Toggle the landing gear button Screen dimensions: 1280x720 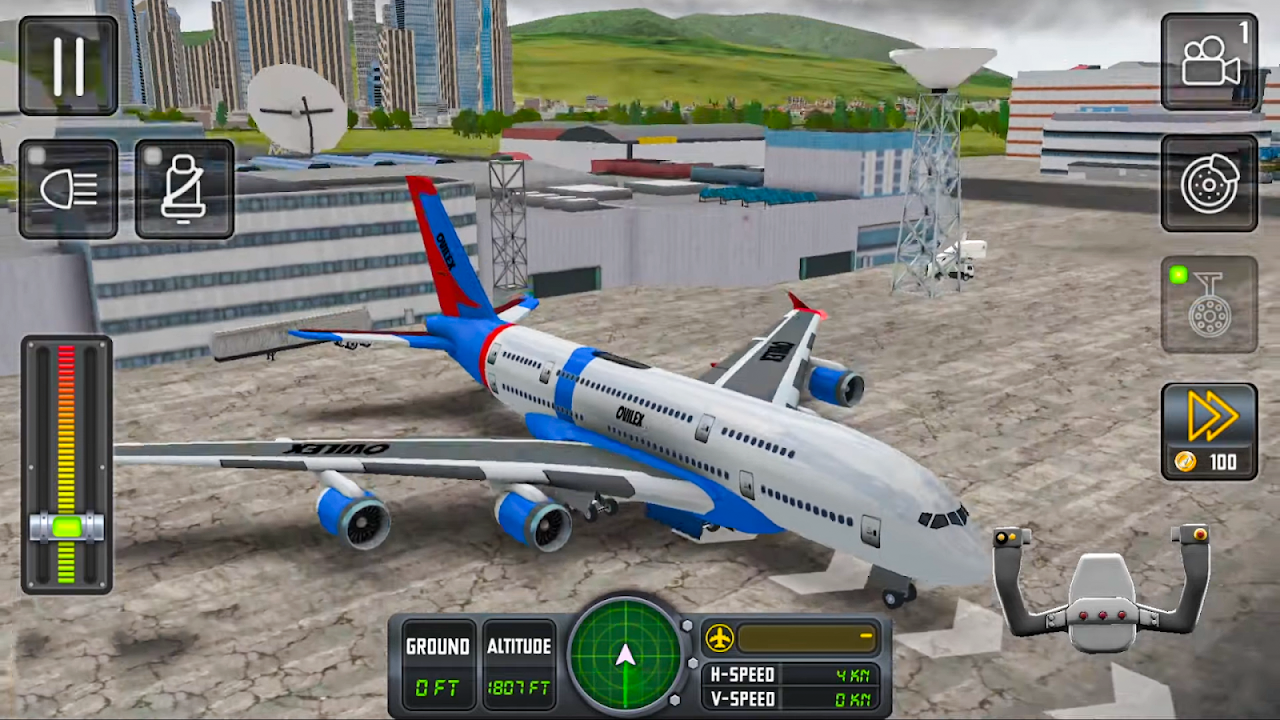point(1209,305)
